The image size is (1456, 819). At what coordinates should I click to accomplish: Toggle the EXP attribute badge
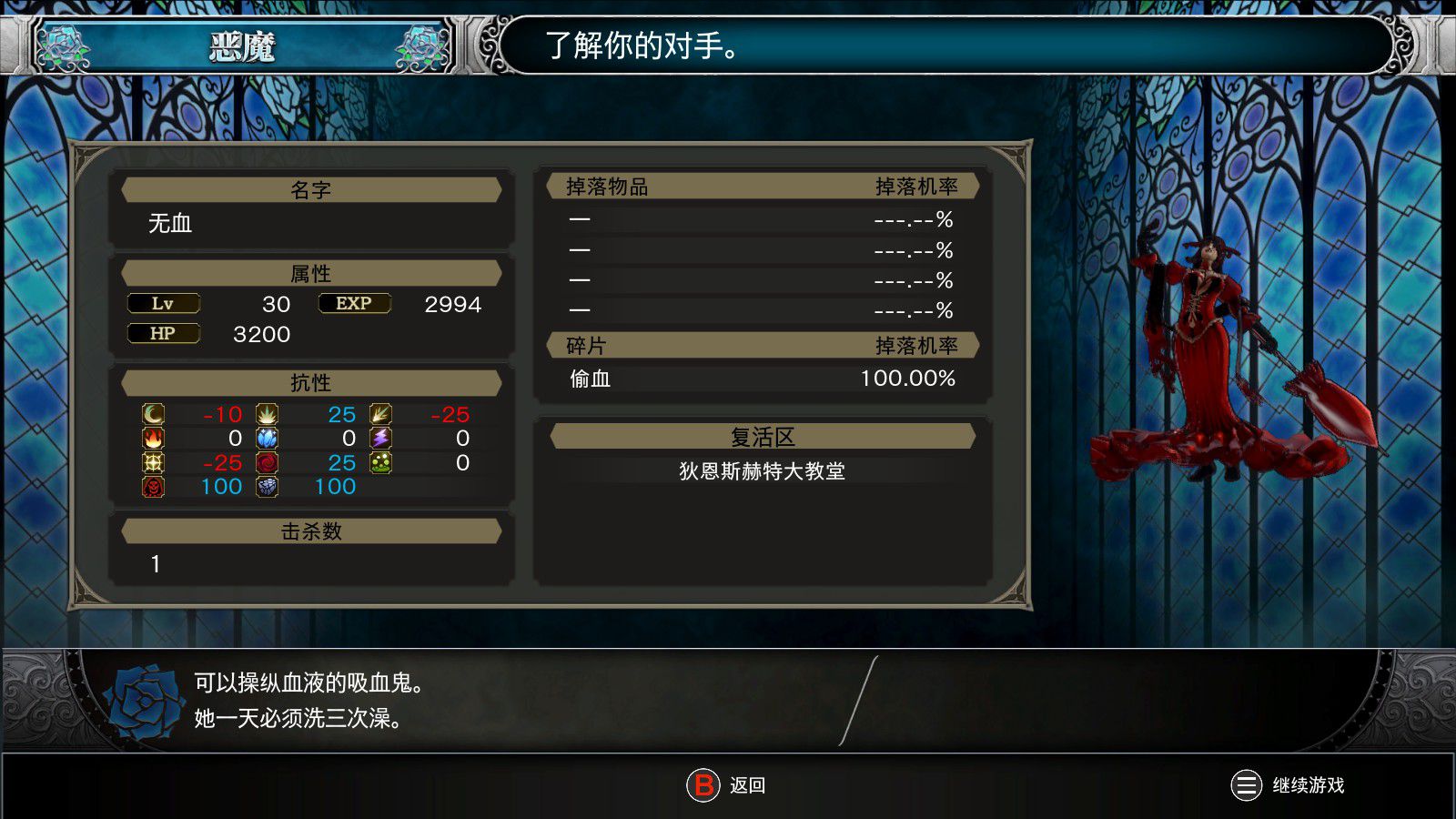[353, 303]
